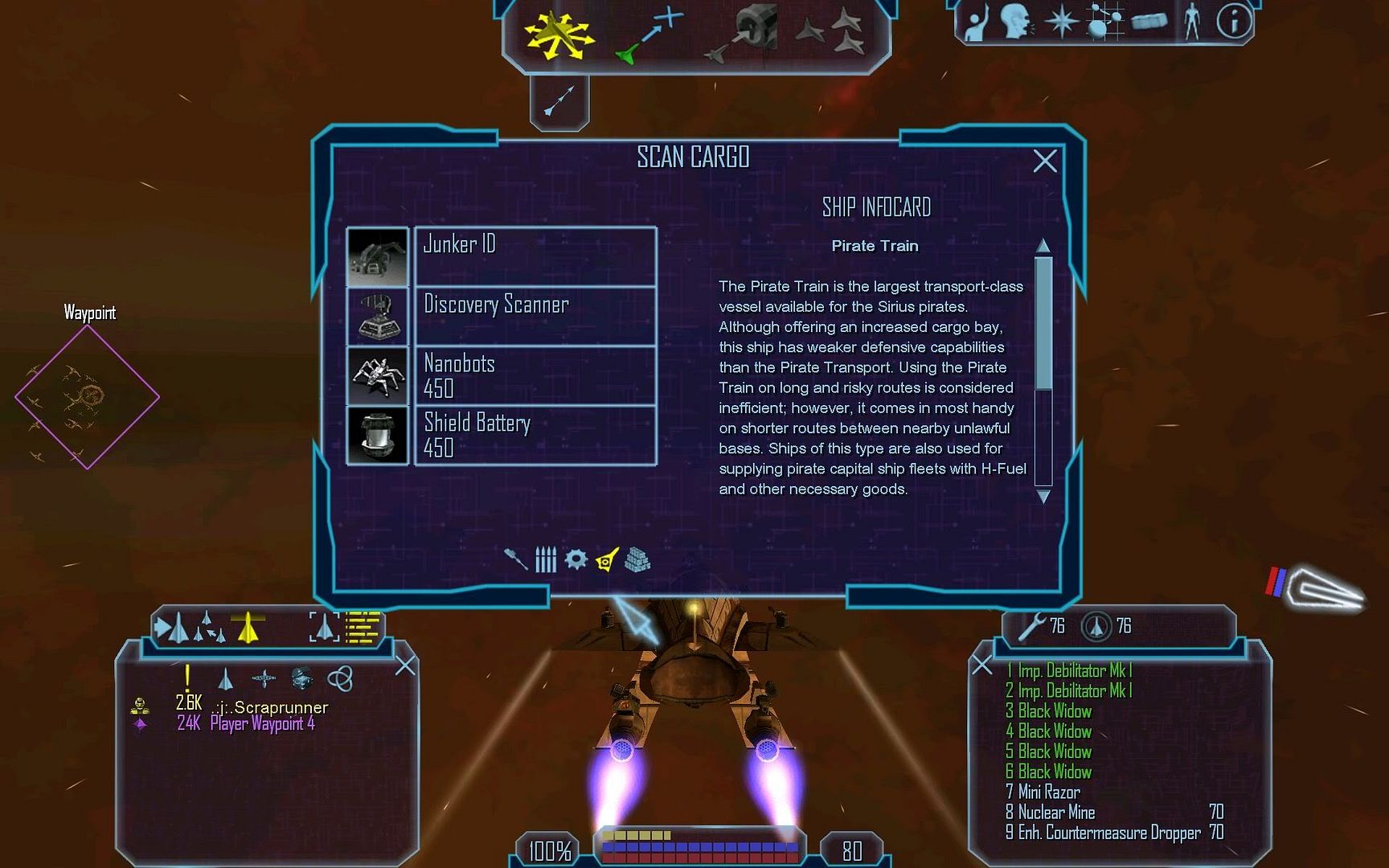Viewport: 1389px width, 868px height.
Task: Click the infocard scroll-down arrow
Action: 1043,497
